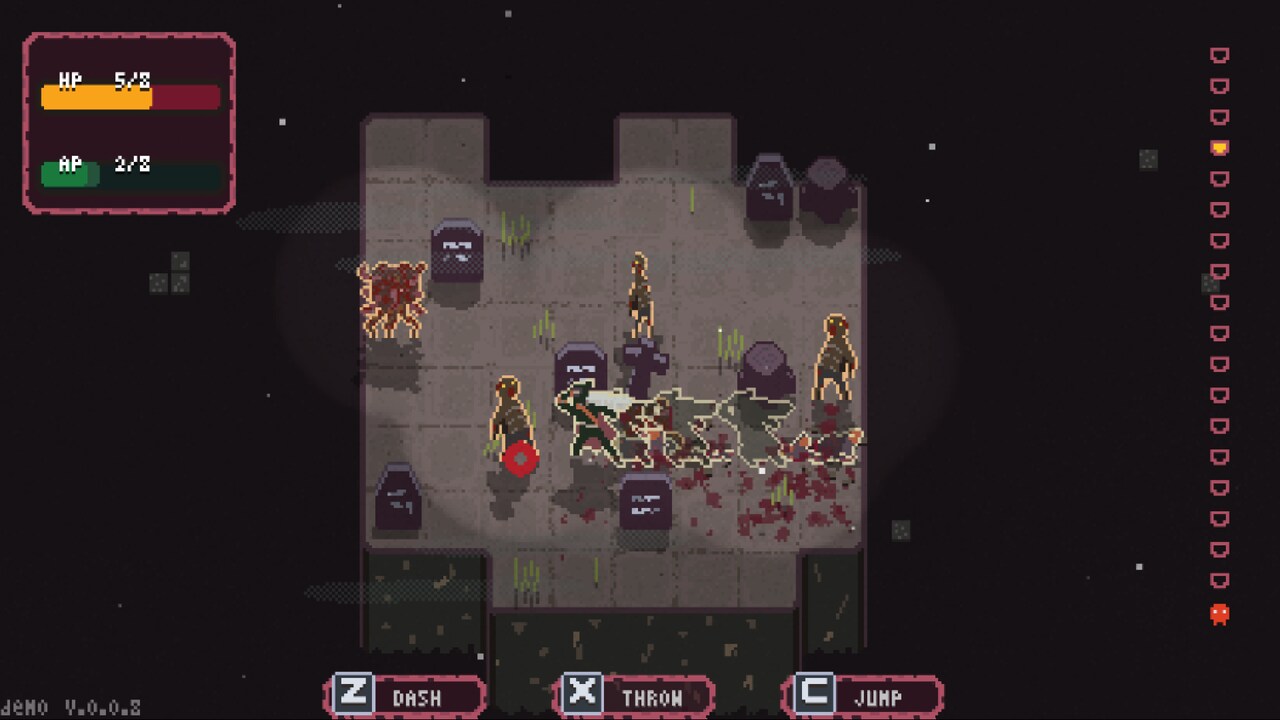Click the HP progress bar
The height and width of the screenshot is (720, 1280).
[130, 97]
